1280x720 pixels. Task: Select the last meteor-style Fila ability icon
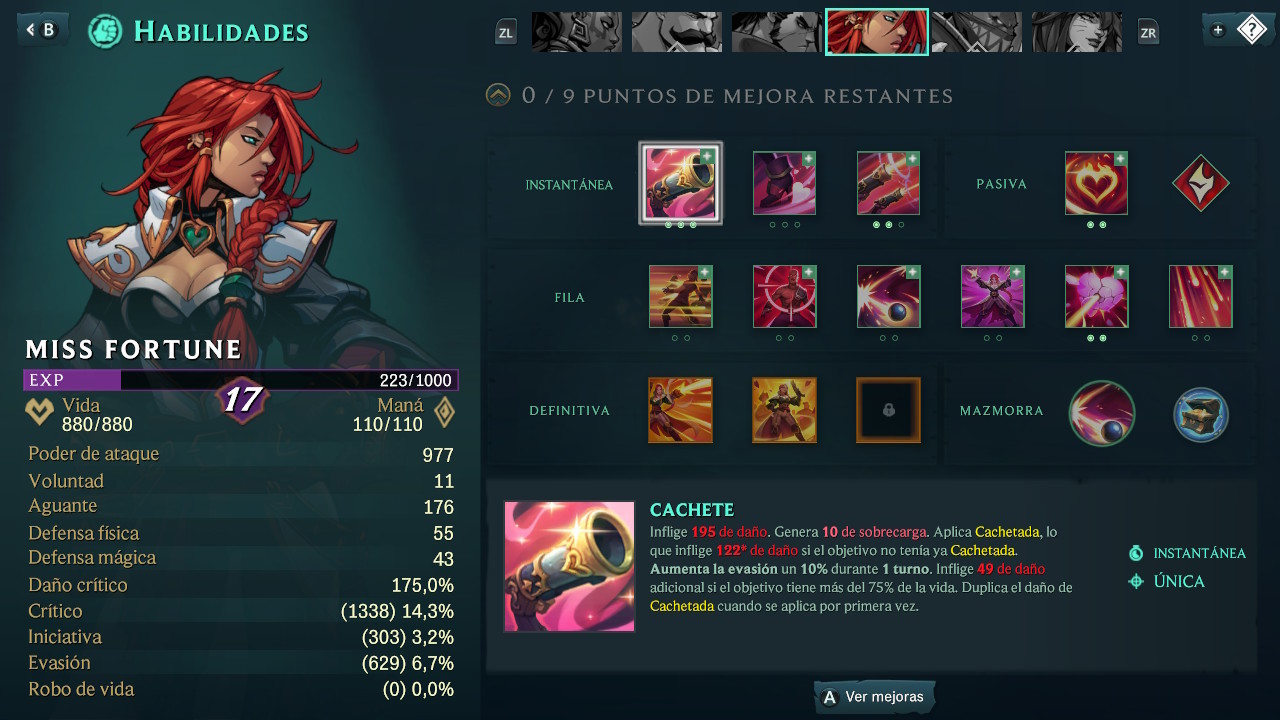pos(1200,297)
